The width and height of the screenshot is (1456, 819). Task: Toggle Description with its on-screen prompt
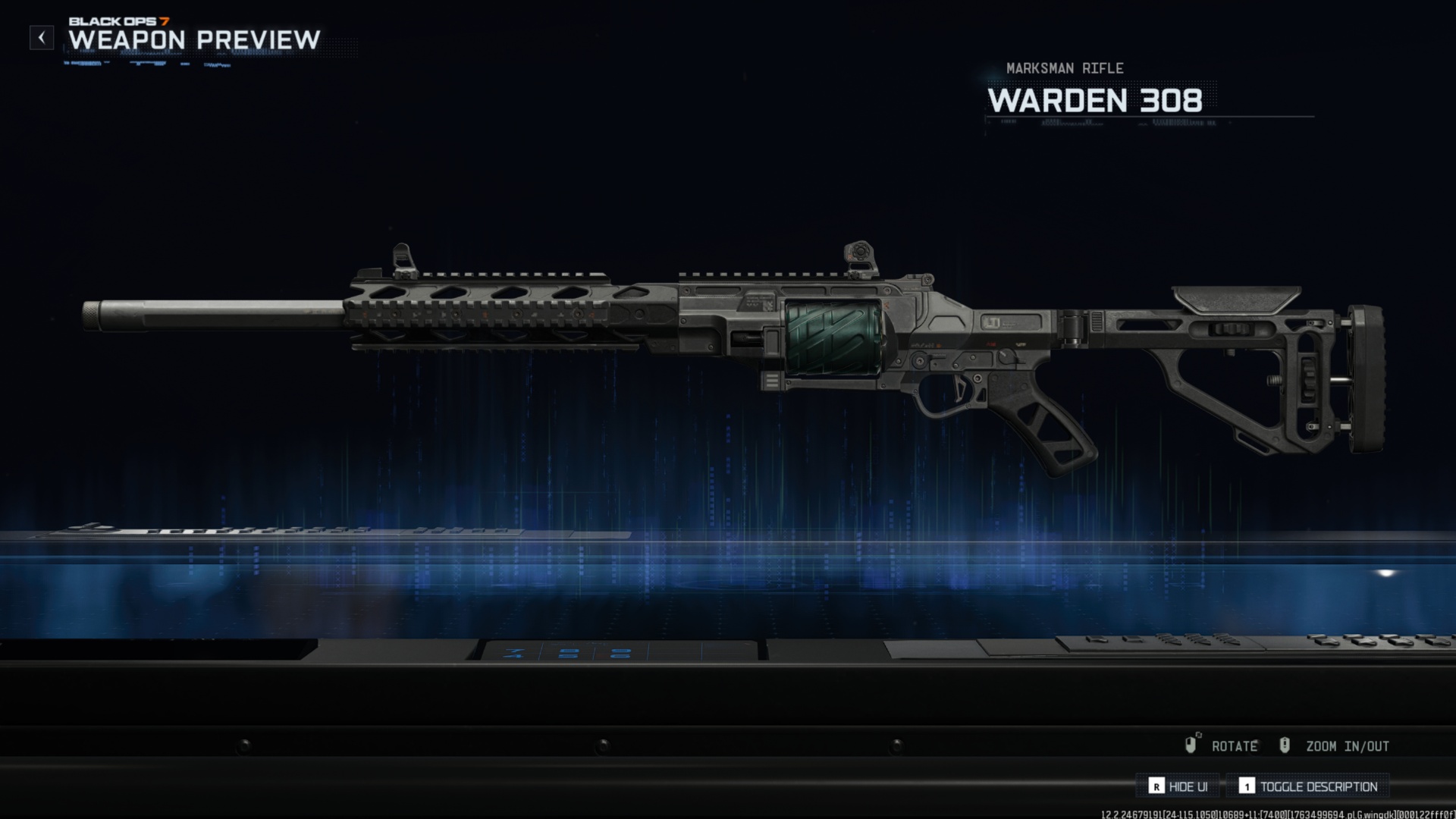tap(1321, 786)
